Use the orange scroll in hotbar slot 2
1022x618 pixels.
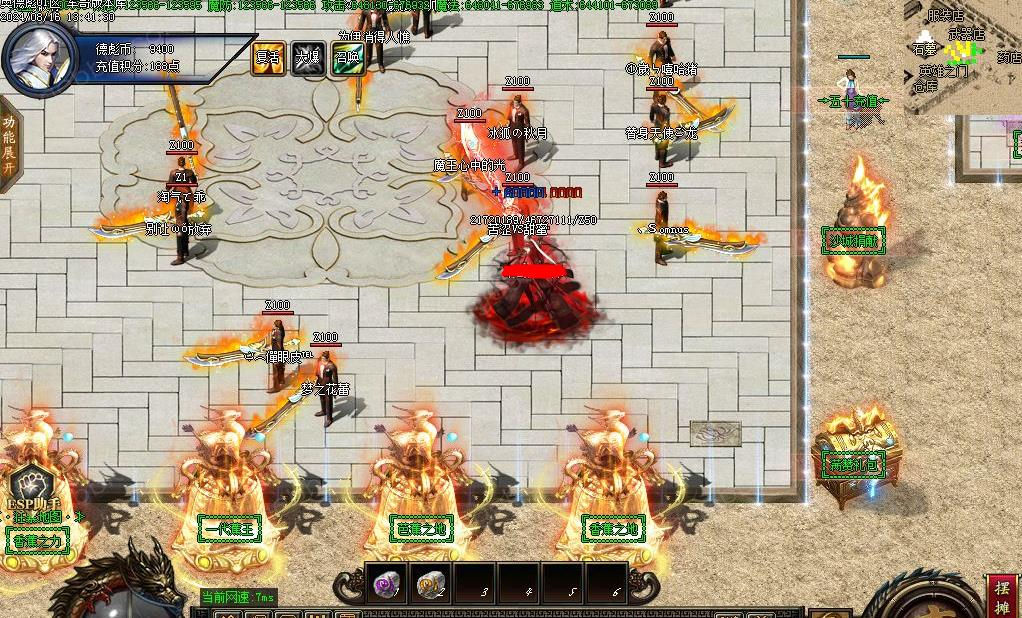click(x=430, y=584)
